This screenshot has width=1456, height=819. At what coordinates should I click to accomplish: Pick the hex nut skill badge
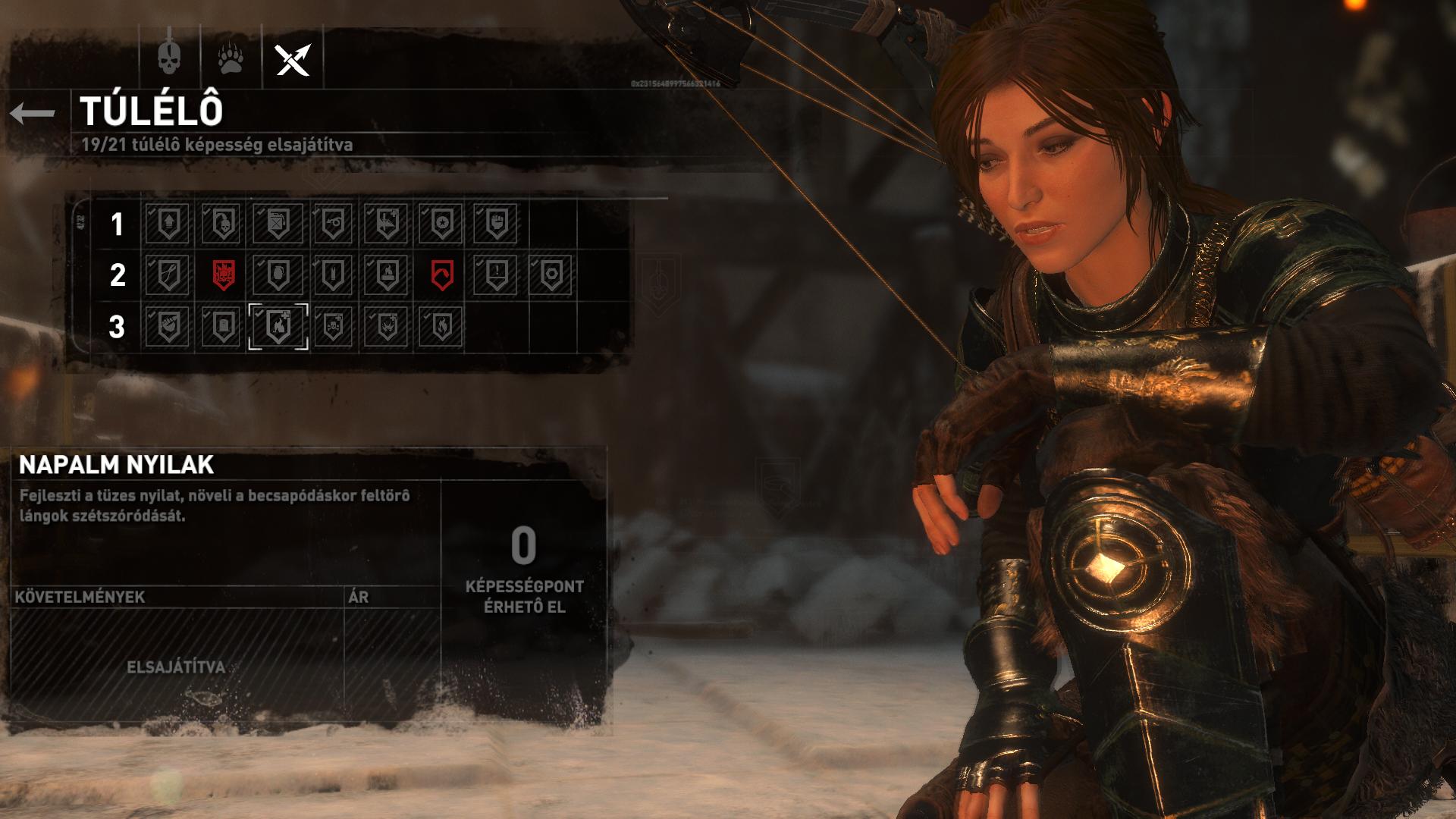[551, 275]
